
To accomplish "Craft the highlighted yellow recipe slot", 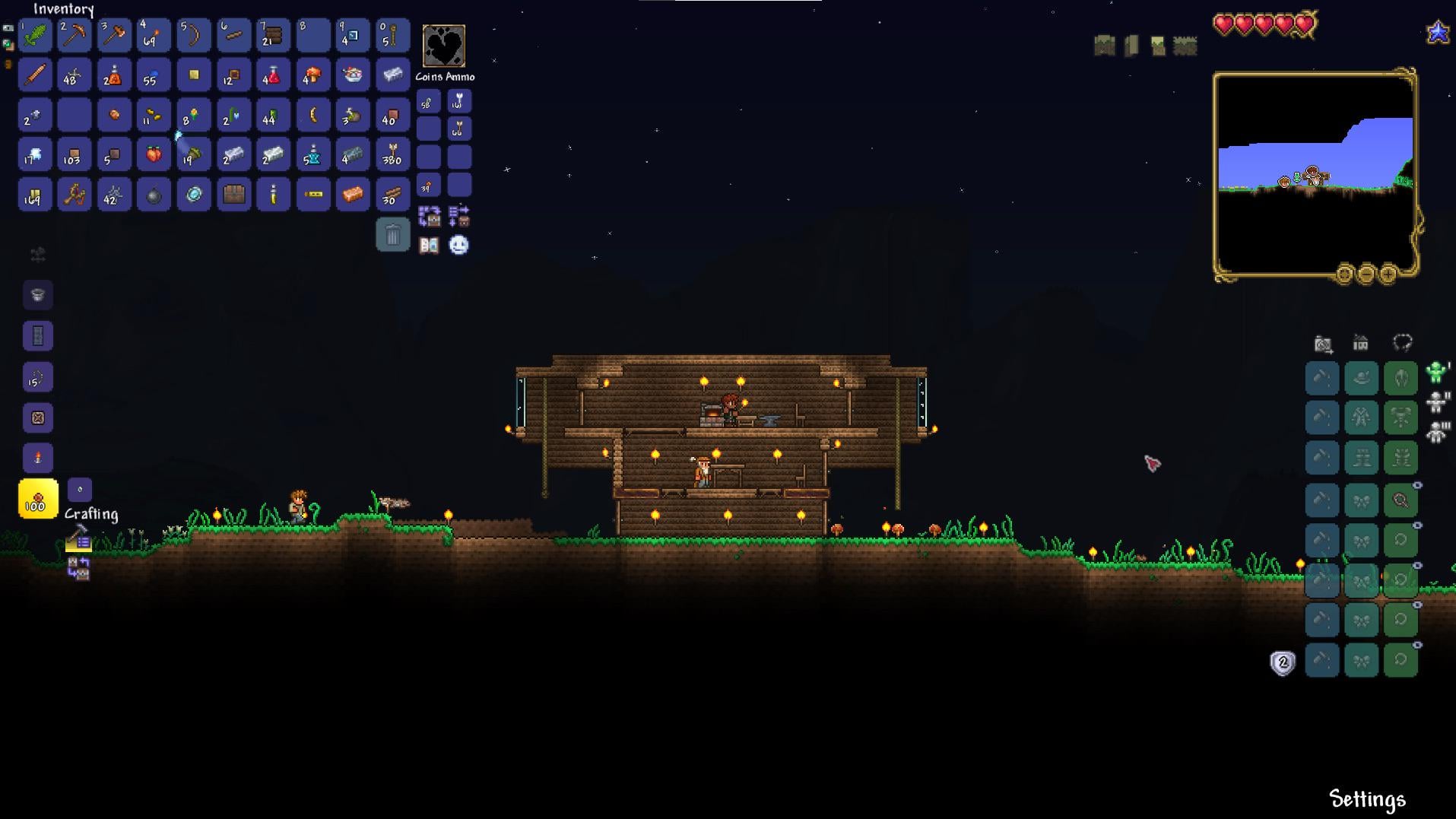I will click(37, 499).
